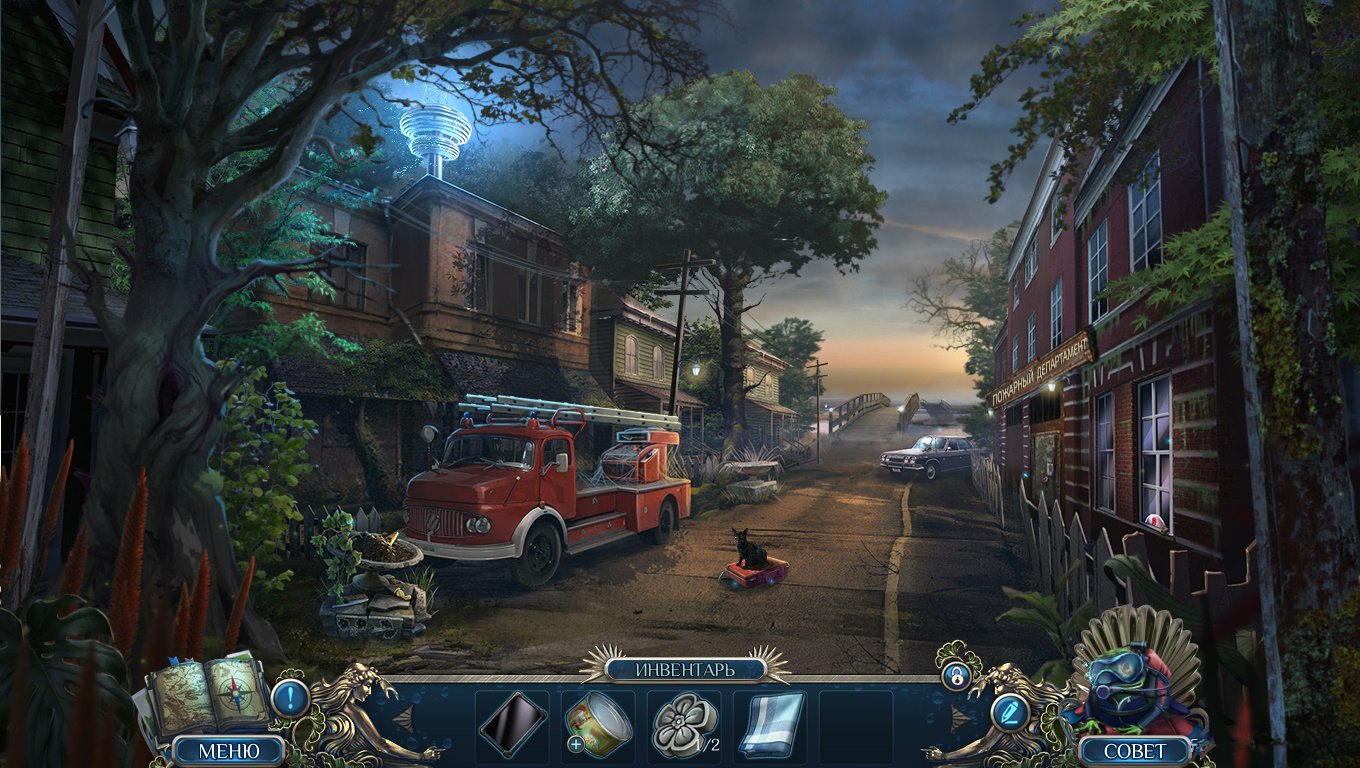The image size is (1360, 768).
Task: Click the ИНВЕНТАРЬ label
Action: click(x=684, y=668)
